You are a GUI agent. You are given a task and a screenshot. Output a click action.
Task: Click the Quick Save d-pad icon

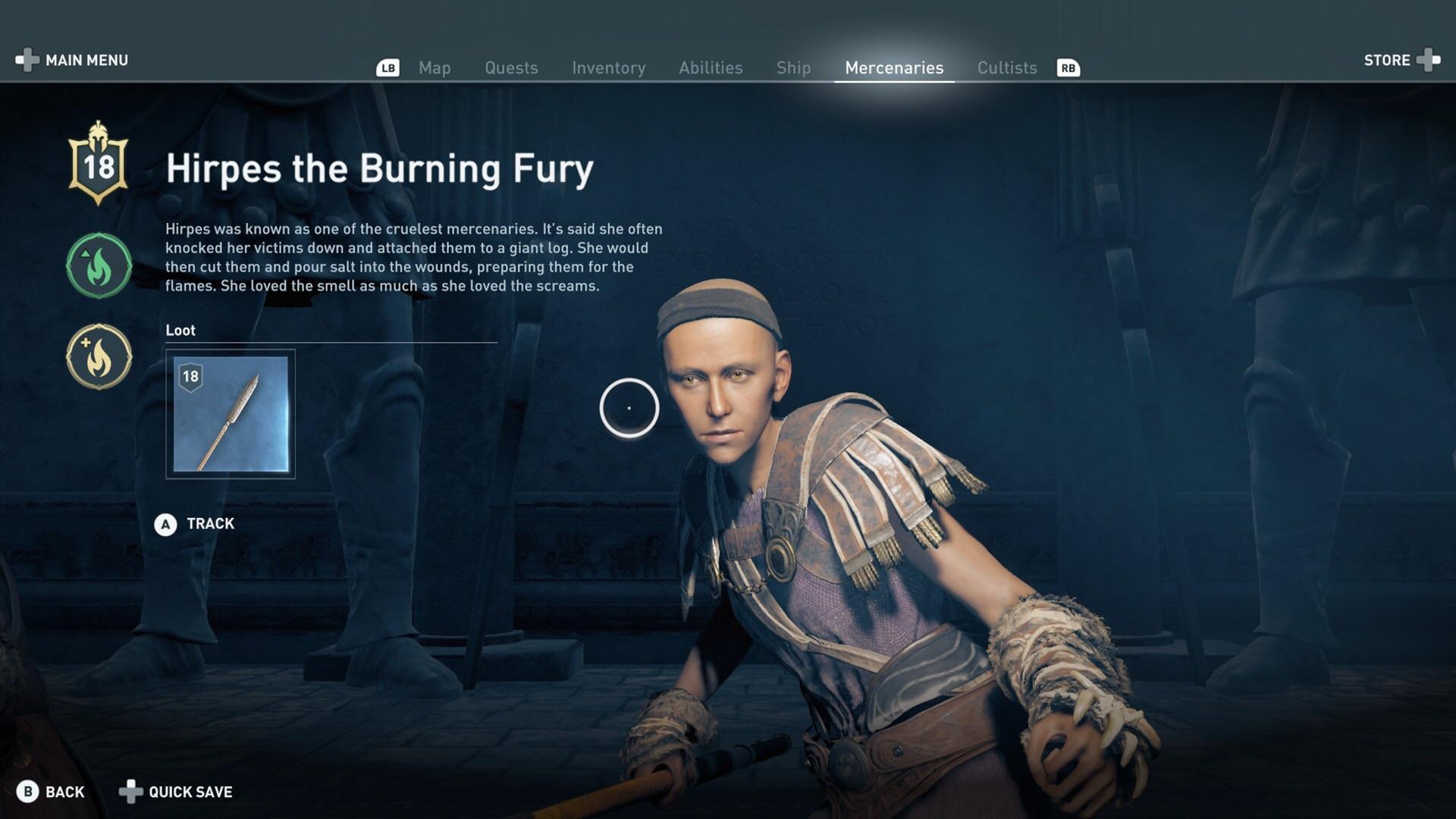click(x=130, y=792)
